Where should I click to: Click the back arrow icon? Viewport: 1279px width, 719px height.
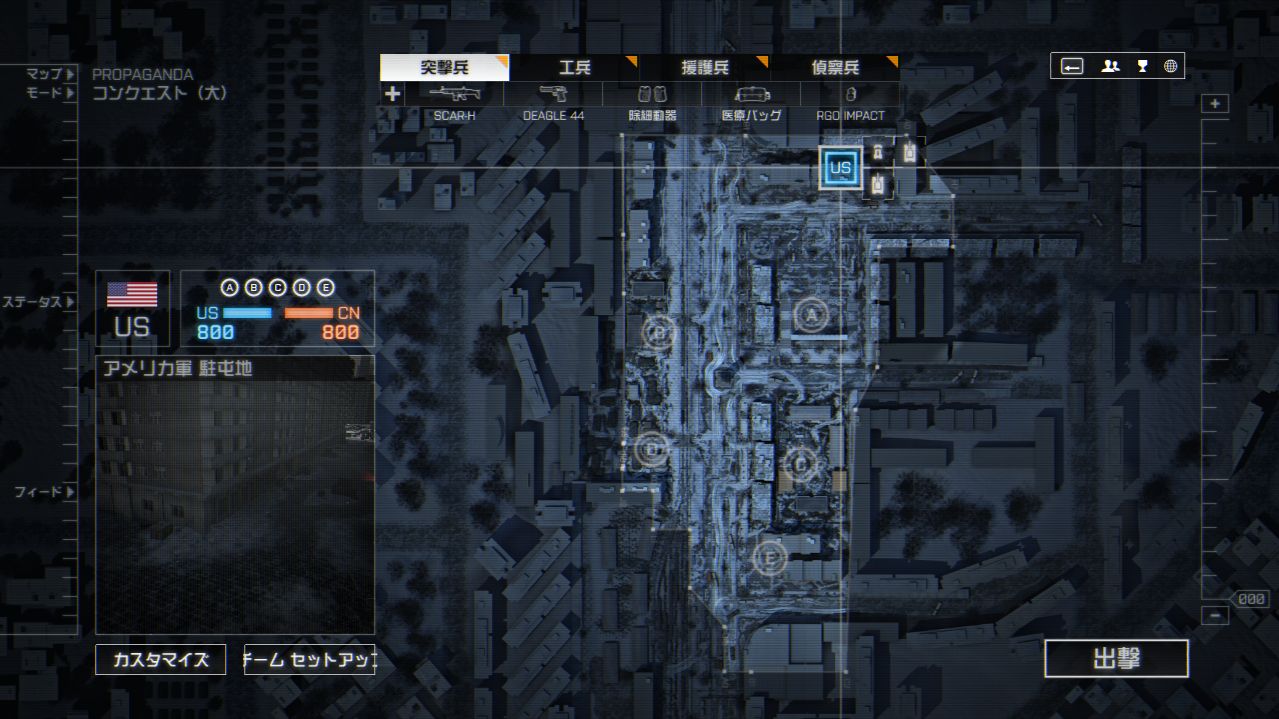pyautogui.click(x=1072, y=66)
